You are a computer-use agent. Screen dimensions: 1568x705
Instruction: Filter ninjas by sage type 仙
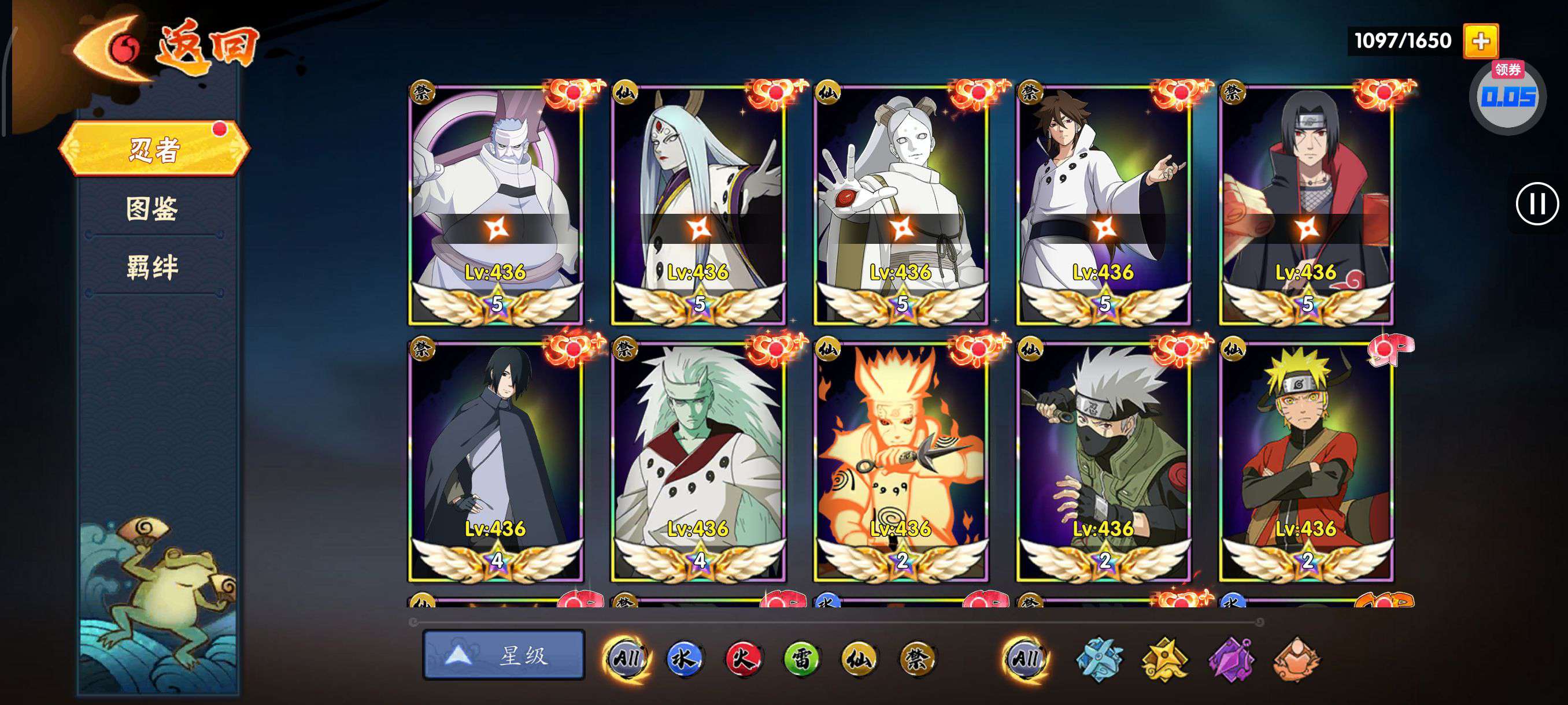[x=859, y=658]
